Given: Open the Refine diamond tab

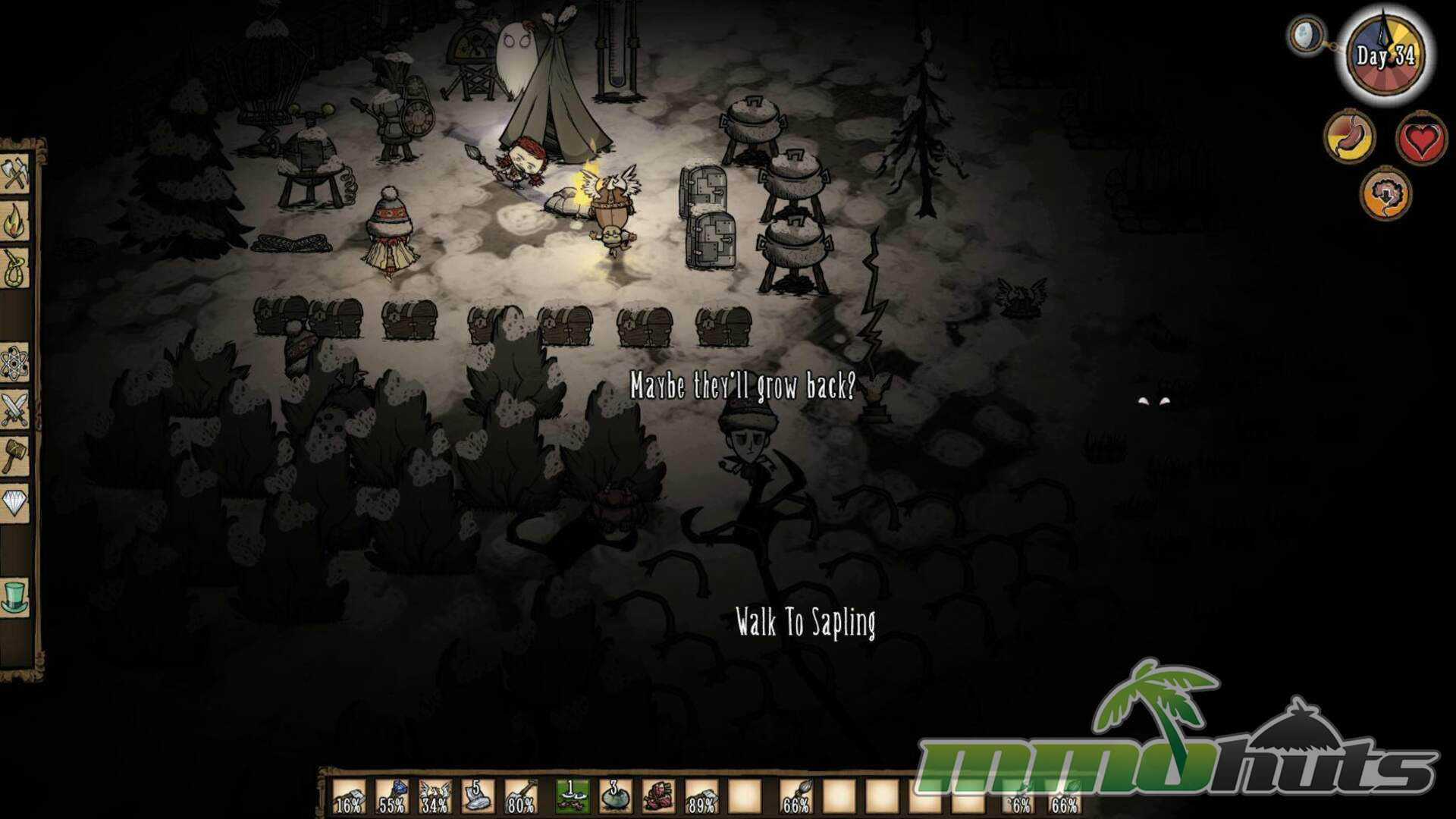Looking at the screenshot, I should (15, 502).
